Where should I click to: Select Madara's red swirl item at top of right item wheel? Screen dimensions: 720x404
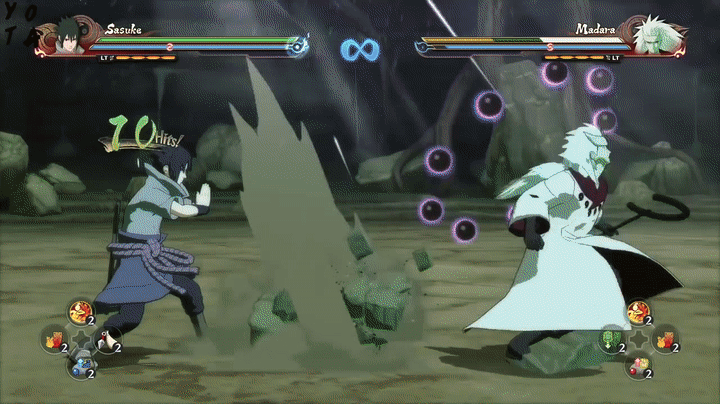click(x=637, y=314)
